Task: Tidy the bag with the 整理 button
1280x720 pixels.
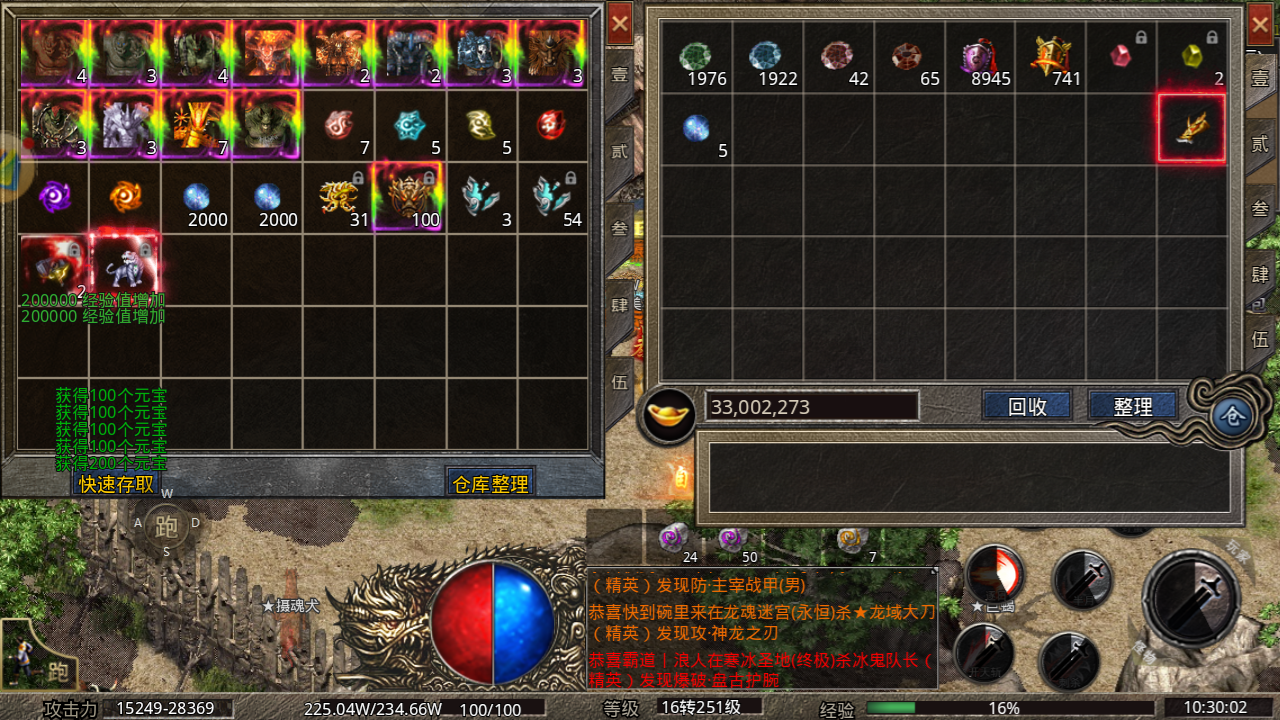Action: 1132,406
